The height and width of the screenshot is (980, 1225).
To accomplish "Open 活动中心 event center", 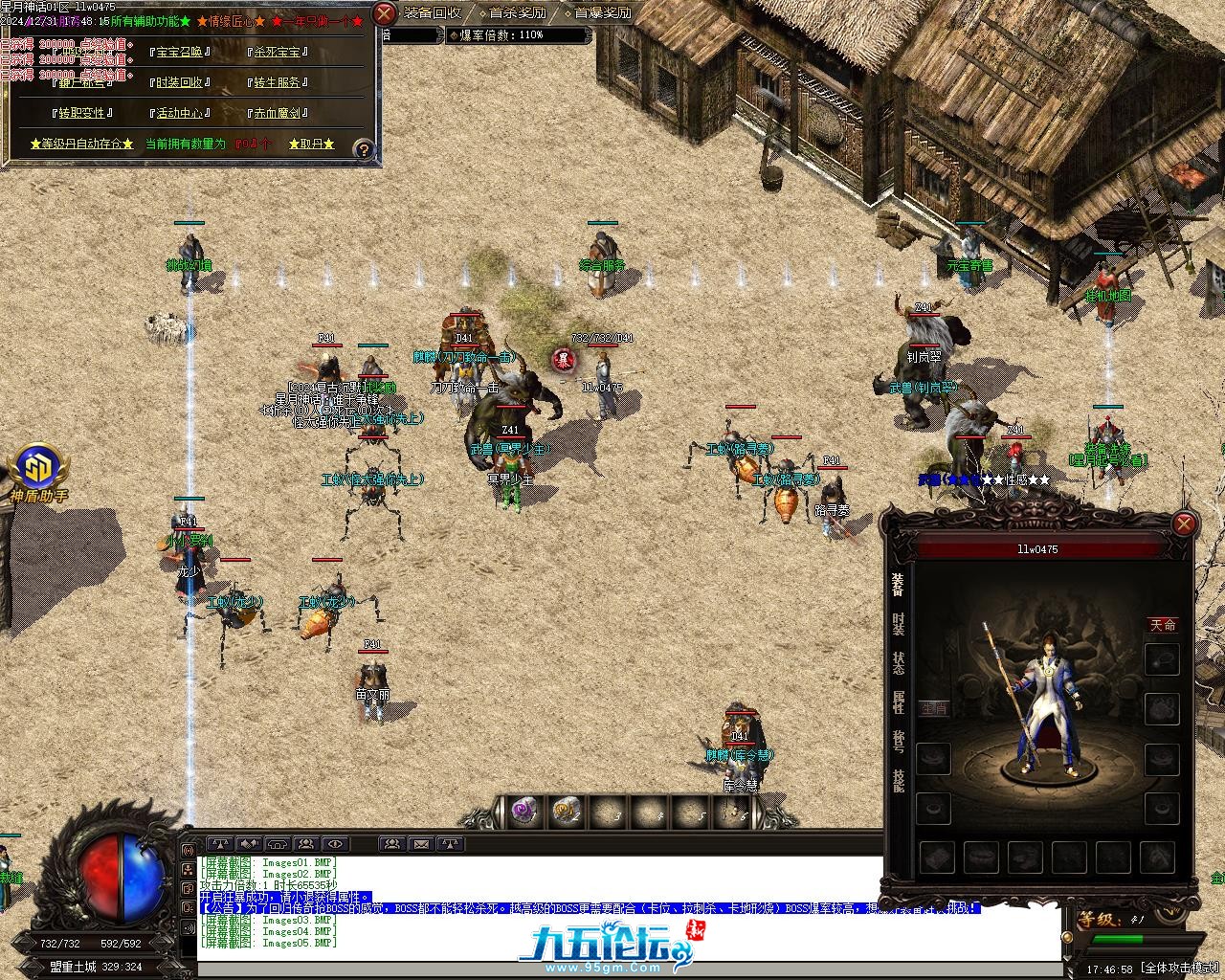I will coord(179,113).
